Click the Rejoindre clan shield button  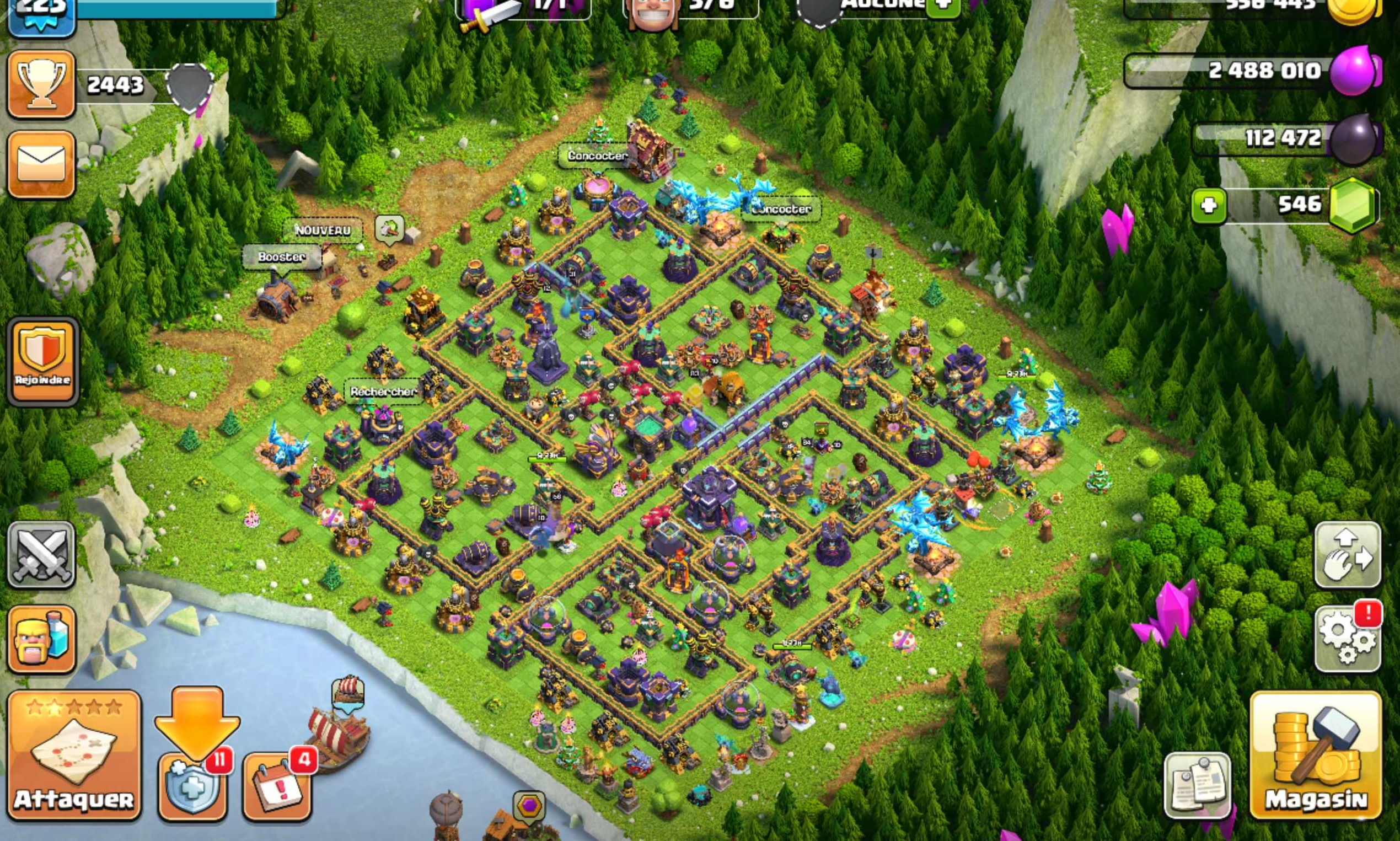click(42, 361)
